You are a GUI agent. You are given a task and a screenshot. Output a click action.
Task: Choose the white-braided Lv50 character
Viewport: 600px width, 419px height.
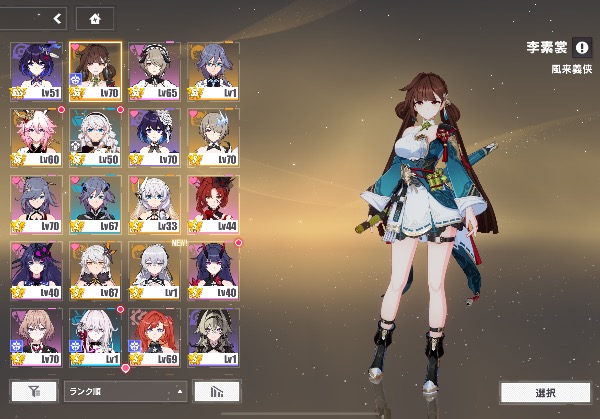(x=95, y=137)
